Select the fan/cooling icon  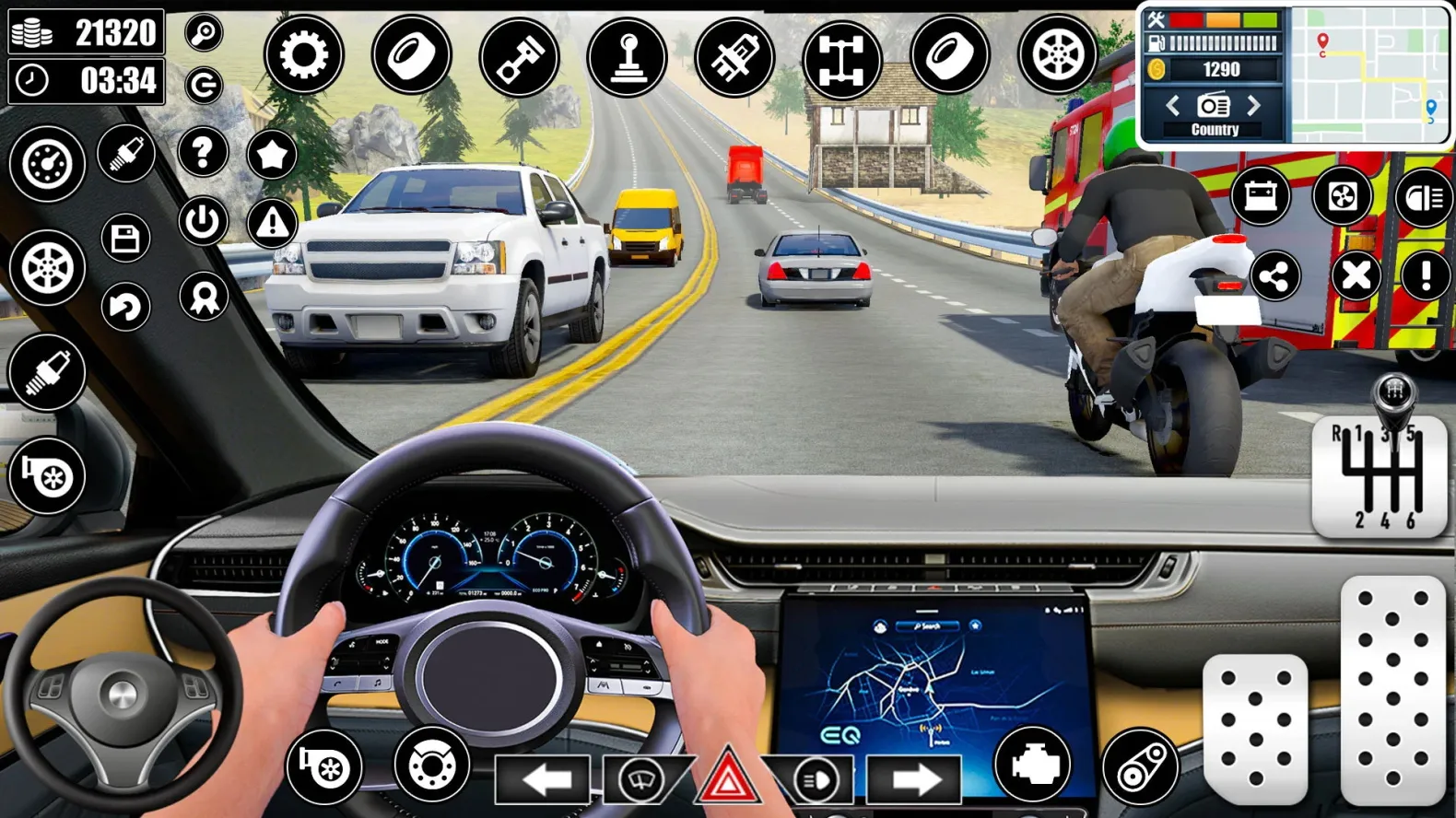1344,197
